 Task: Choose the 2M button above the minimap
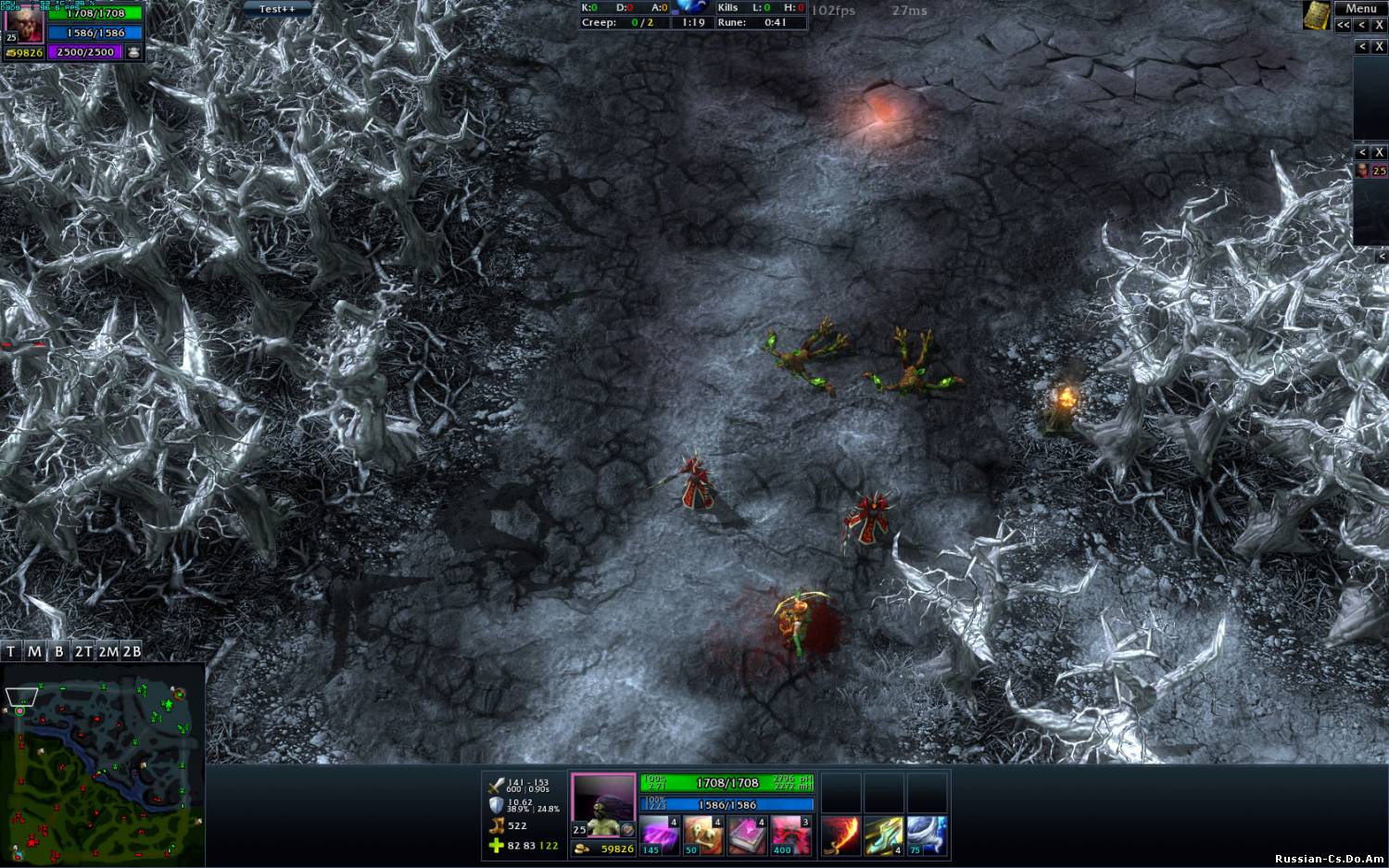coord(107,651)
